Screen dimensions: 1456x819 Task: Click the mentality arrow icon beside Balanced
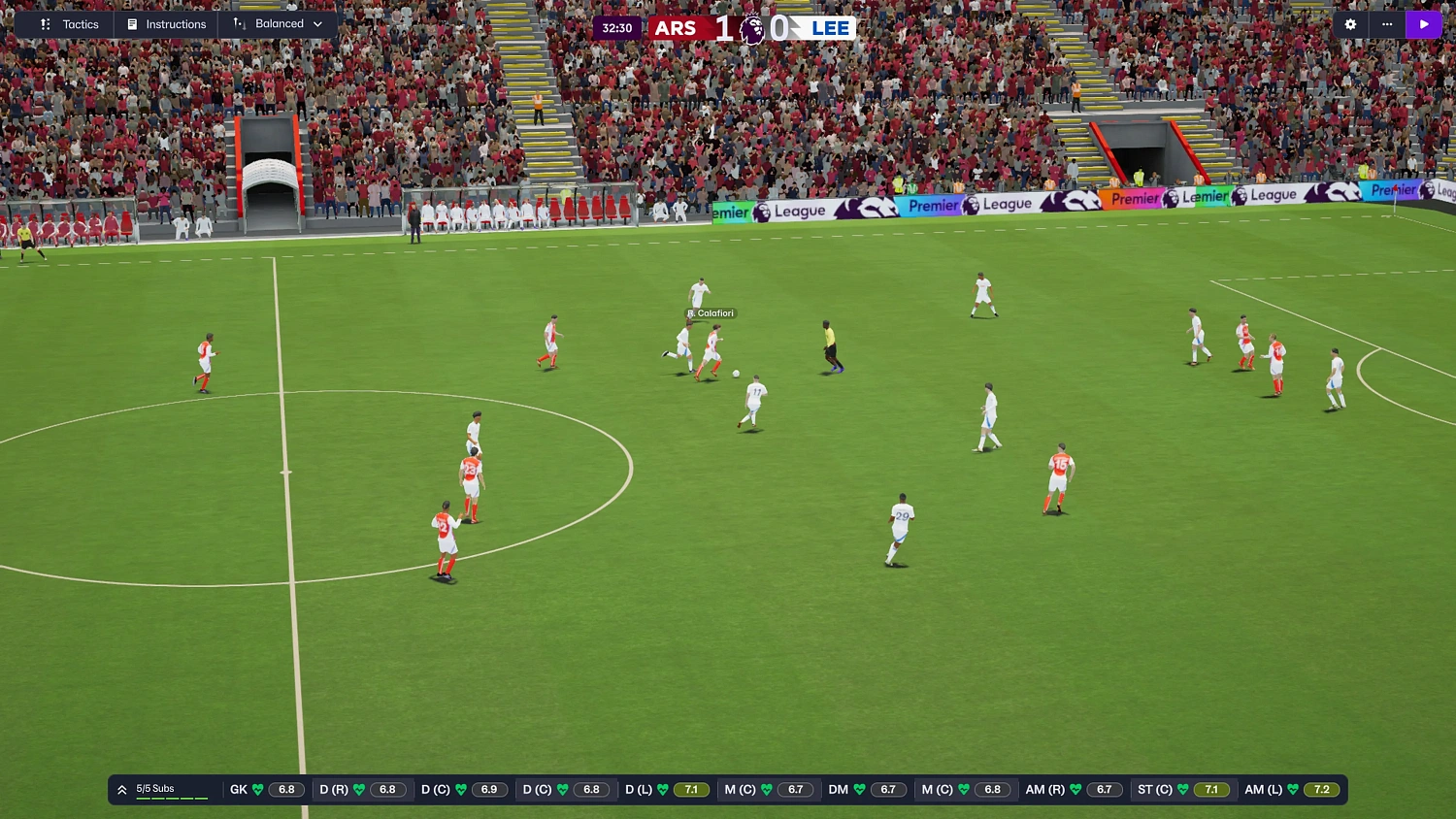click(x=241, y=24)
